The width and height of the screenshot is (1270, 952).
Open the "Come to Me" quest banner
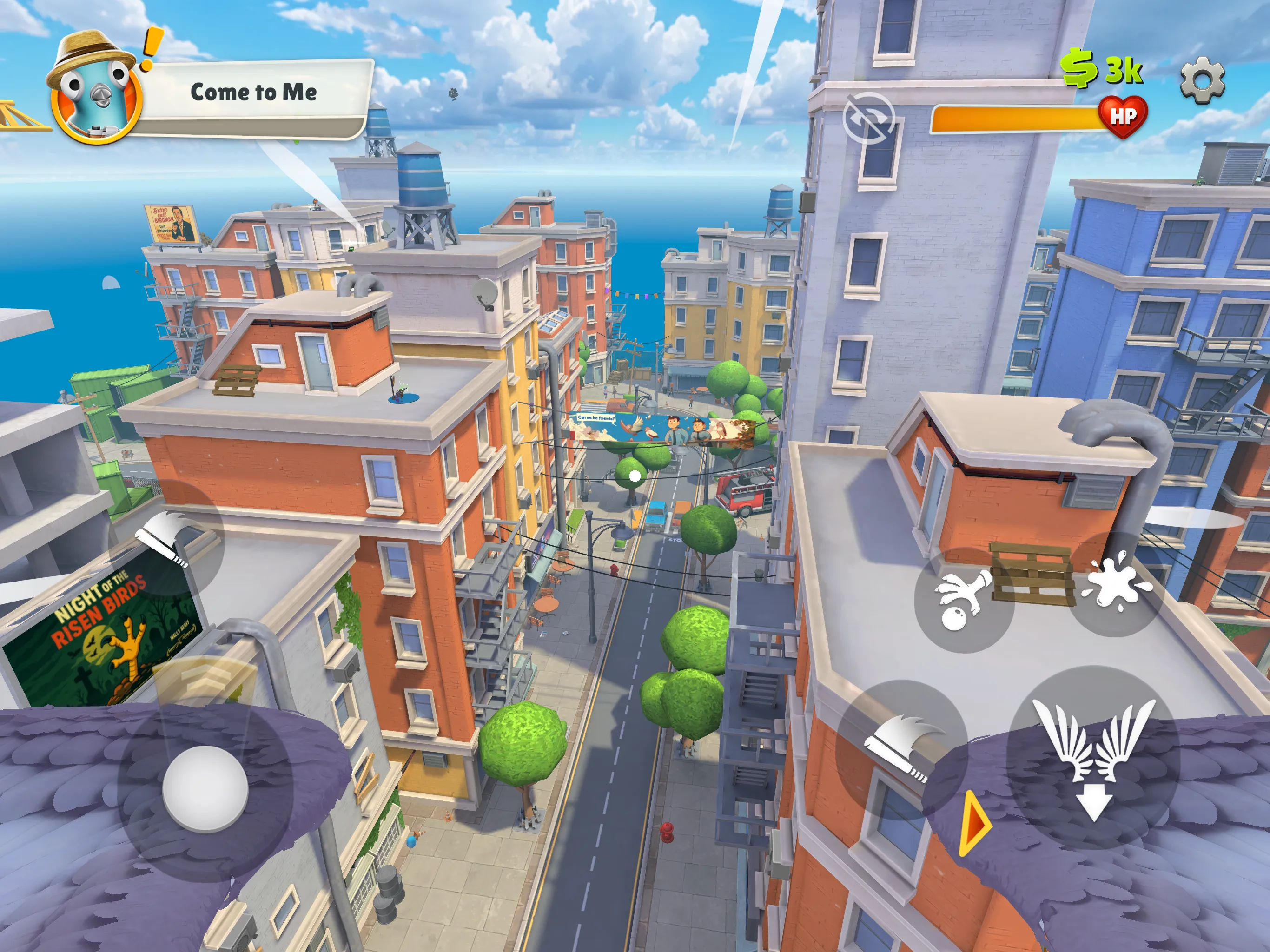[x=255, y=92]
